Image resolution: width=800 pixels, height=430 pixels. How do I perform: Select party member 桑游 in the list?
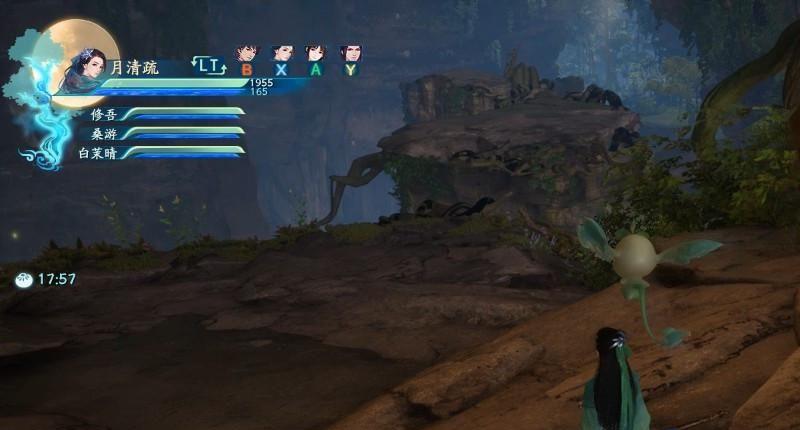tap(104, 133)
